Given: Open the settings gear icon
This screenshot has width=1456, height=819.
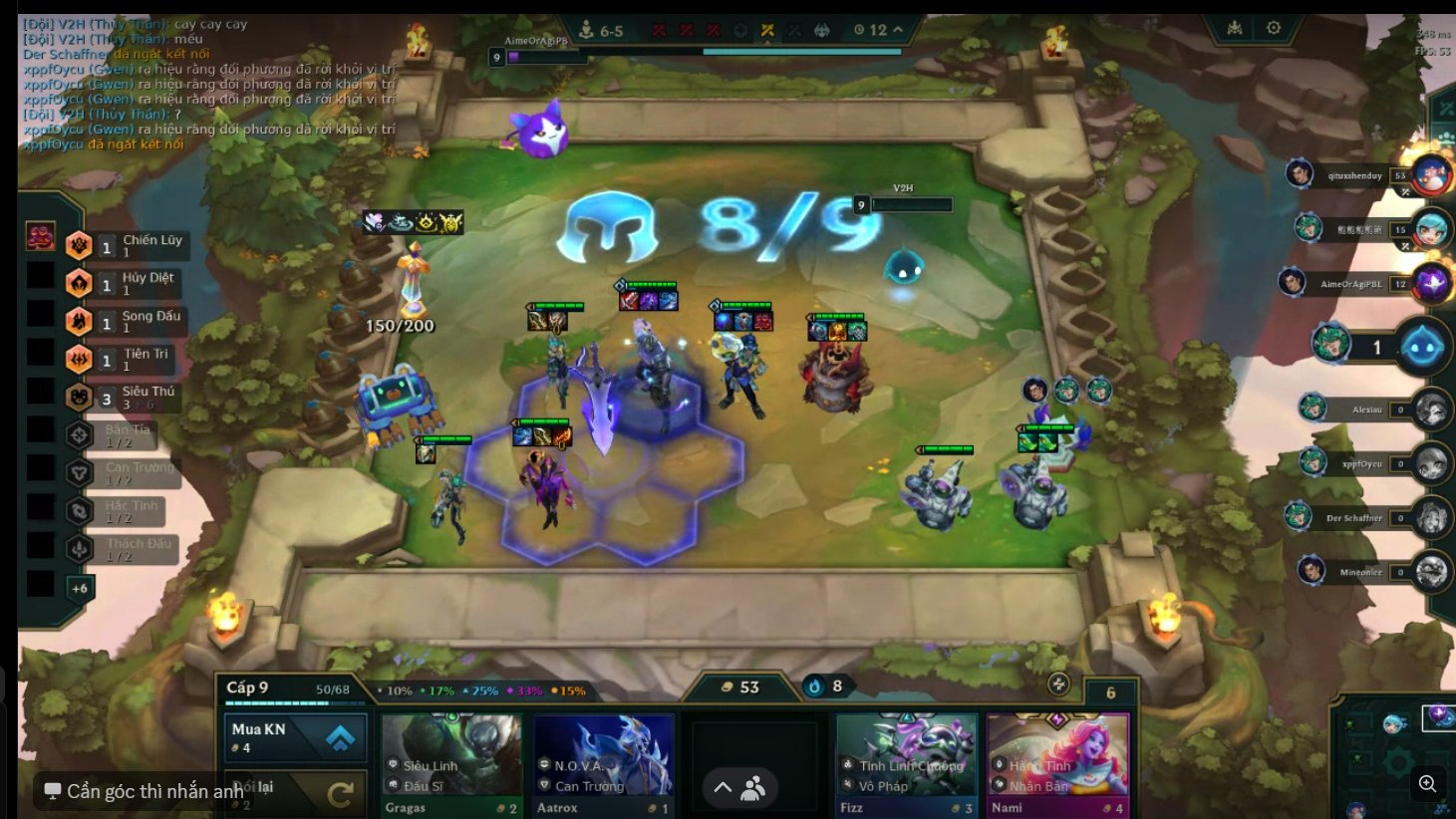Looking at the screenshot, I should pos(1273,28).
